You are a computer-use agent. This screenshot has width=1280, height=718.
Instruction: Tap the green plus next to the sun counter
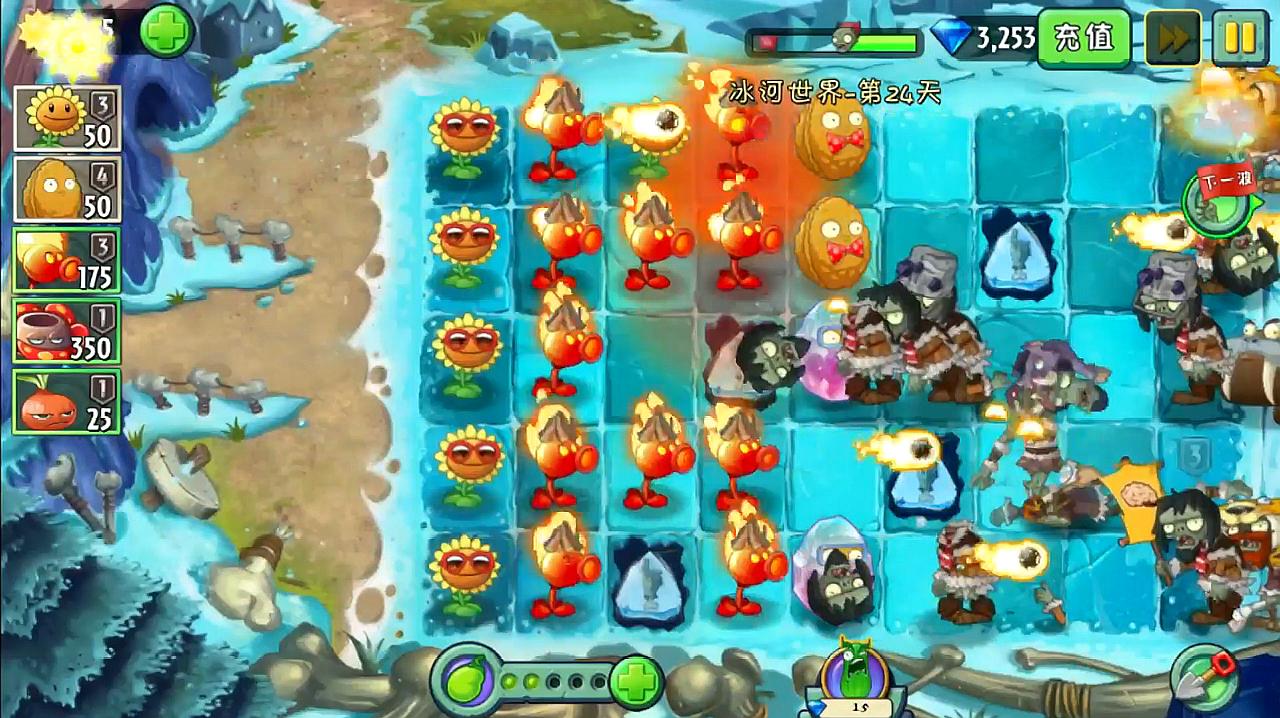click(165, 31)
